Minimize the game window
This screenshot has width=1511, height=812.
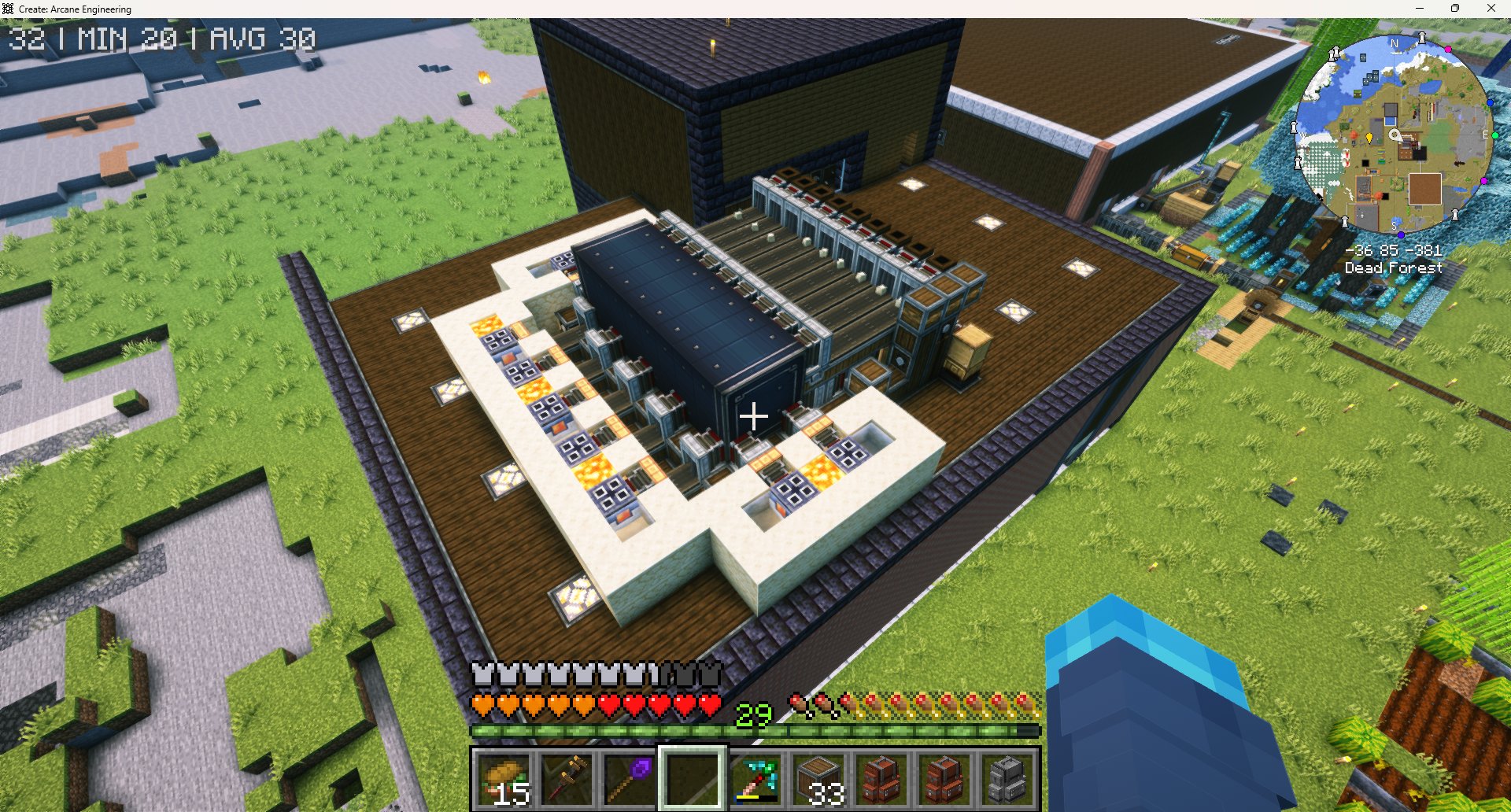click(1420, 9)
